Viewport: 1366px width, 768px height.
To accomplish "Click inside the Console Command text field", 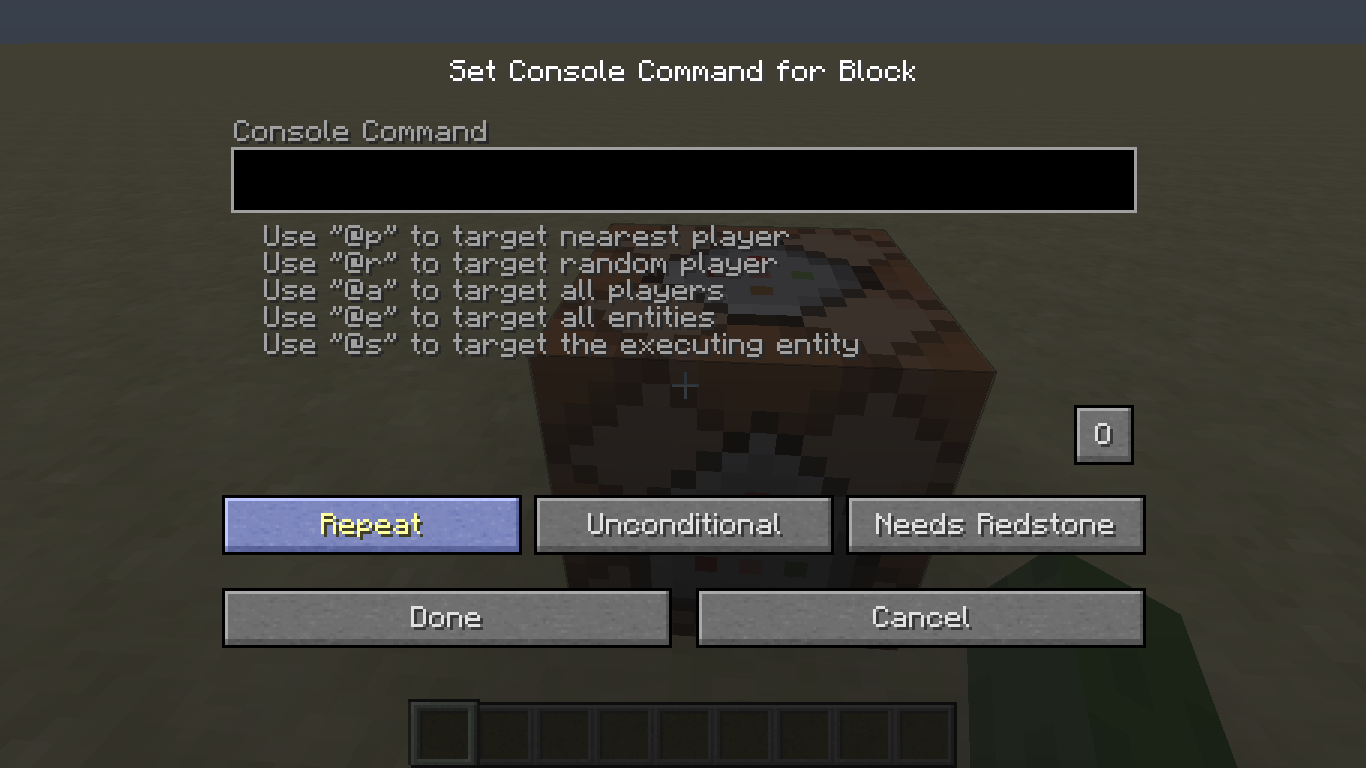I will coord(683,180).
